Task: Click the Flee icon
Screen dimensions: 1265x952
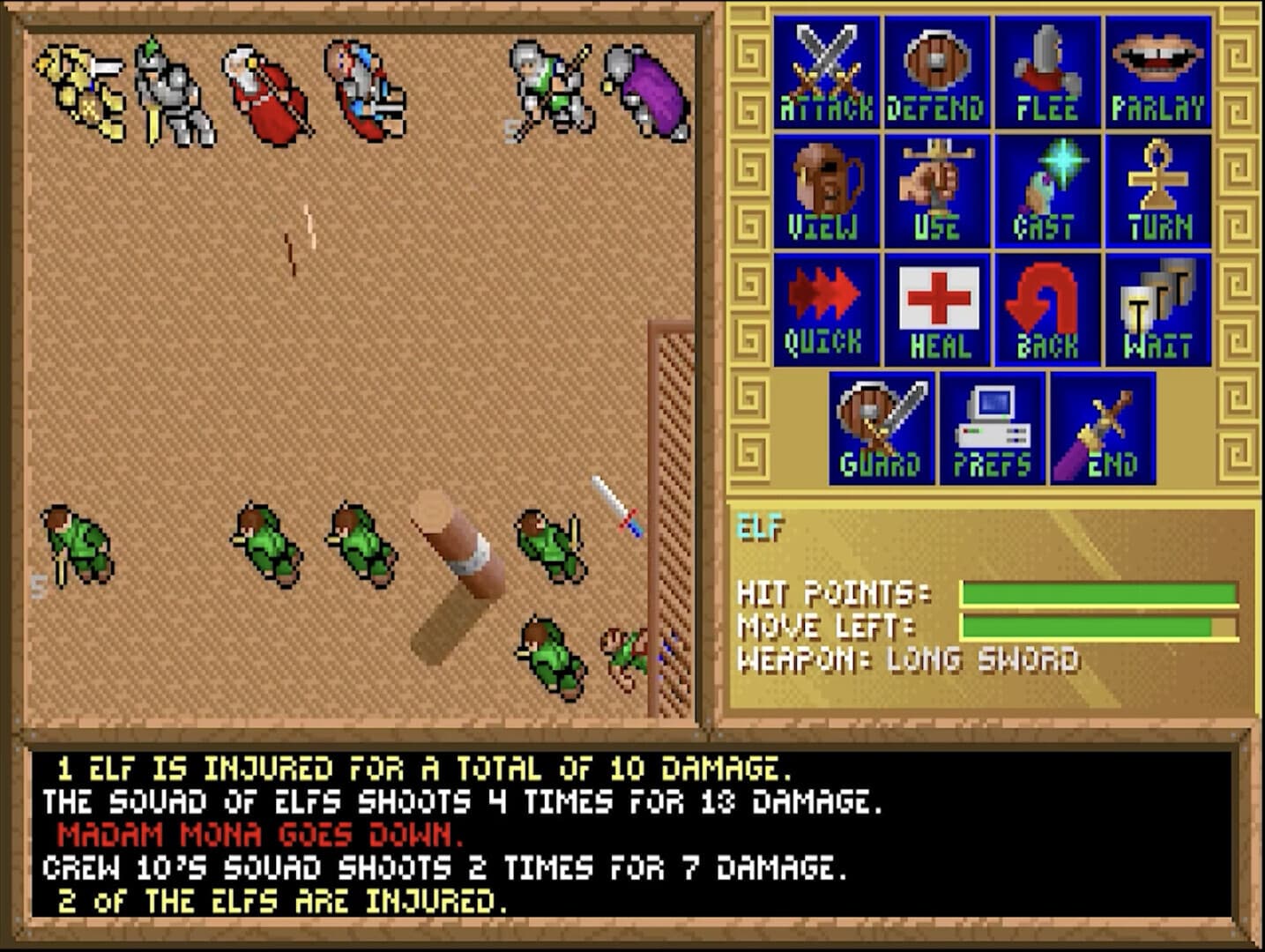Action: click(x=1048, y=71)
